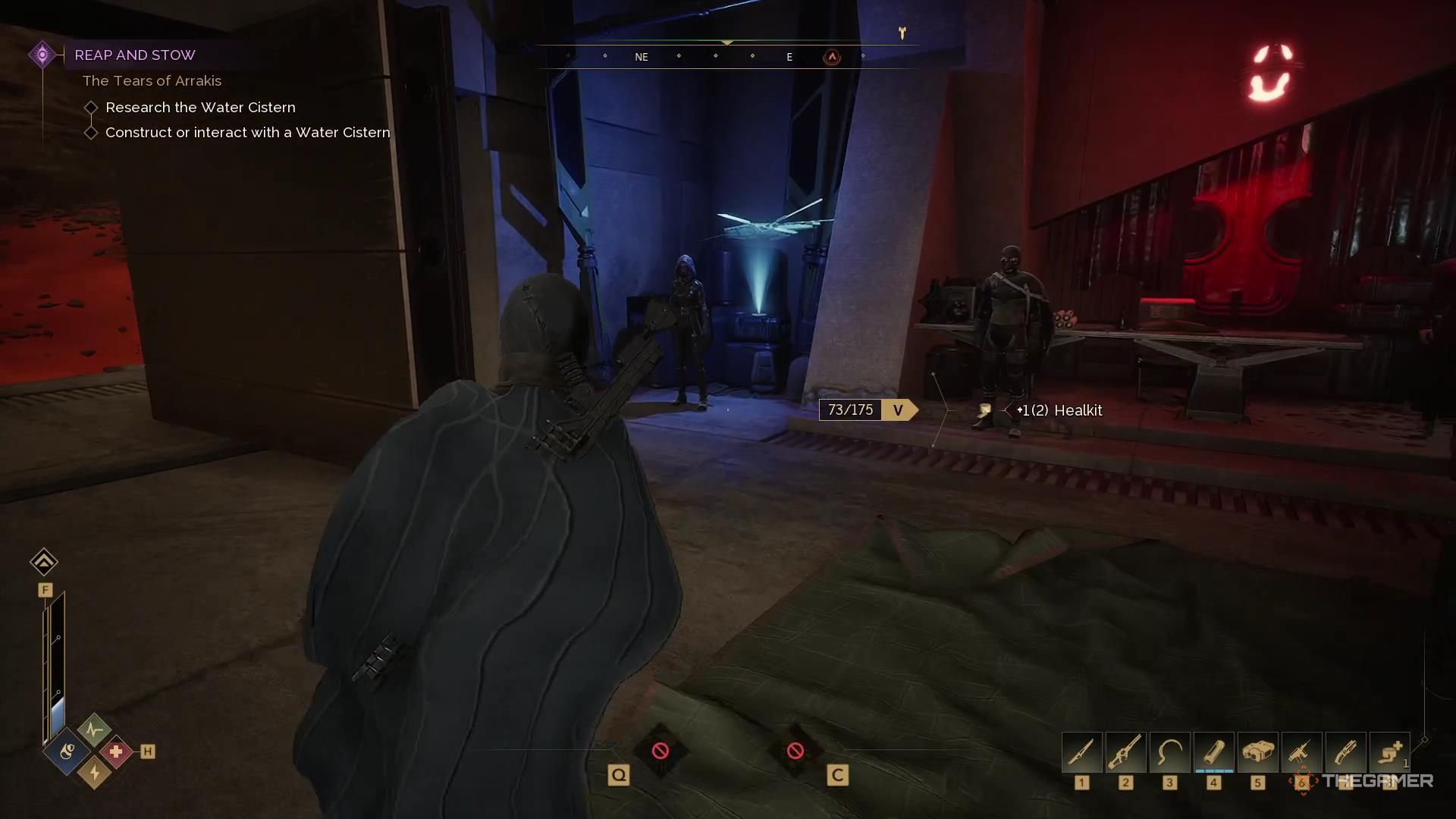Expand the red marker on the compass bar

tap(831, 57)
